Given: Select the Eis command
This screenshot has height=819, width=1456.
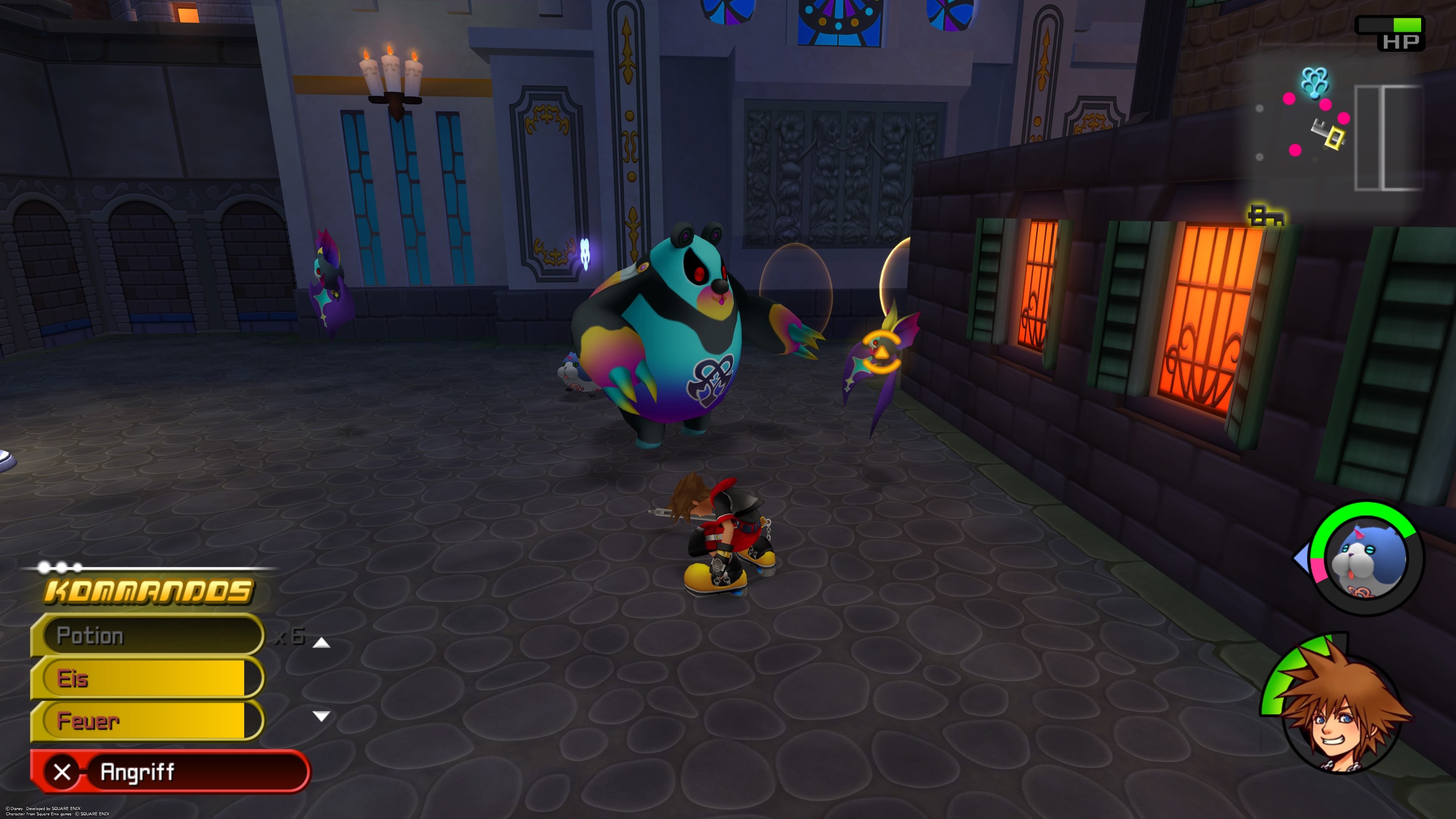Looking at the screenshot, I should point(141,679).
